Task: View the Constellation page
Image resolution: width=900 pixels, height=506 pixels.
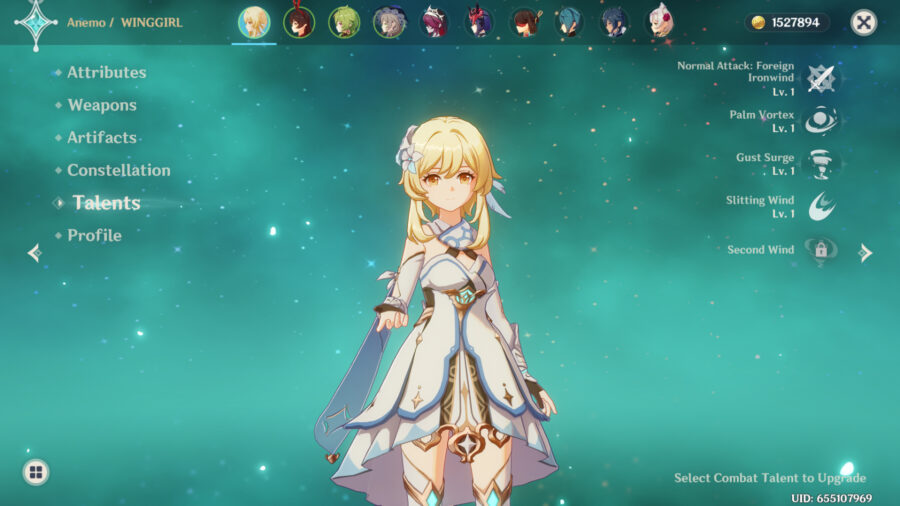Action: click(x=118, y=170)
